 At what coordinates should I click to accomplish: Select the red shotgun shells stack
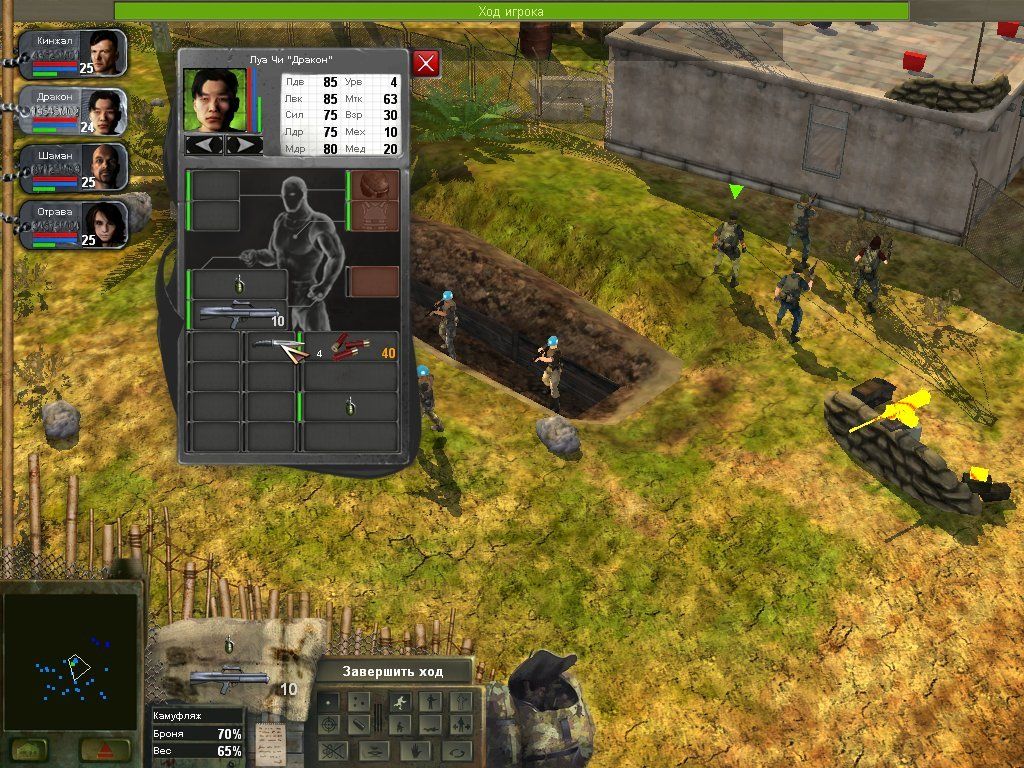pos(351,347)
